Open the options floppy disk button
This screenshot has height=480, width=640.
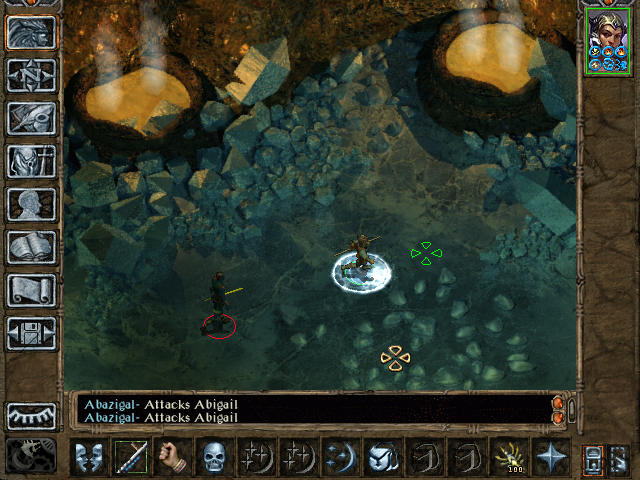(31, 333)
